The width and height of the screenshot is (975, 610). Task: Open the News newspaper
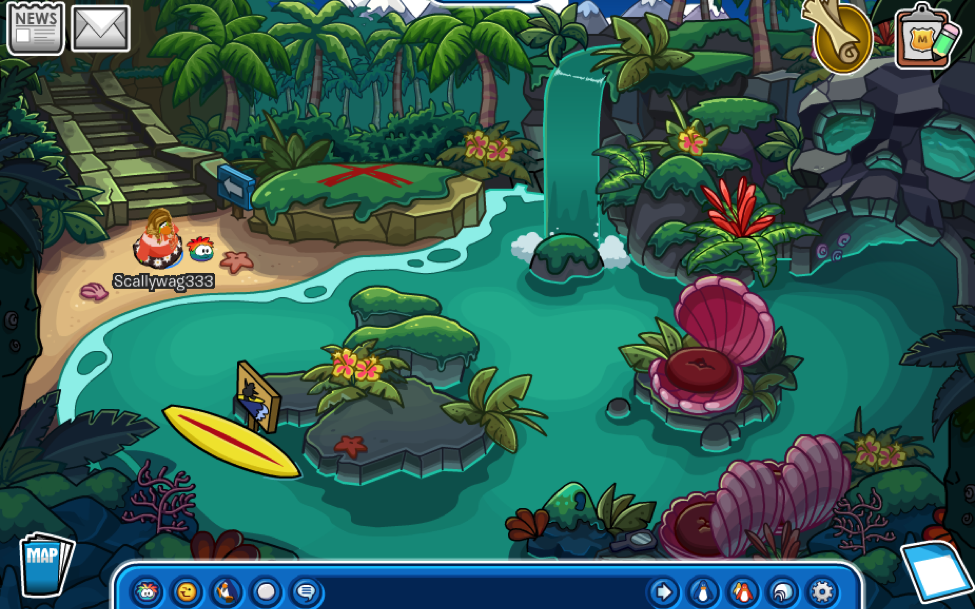point(36,28)
